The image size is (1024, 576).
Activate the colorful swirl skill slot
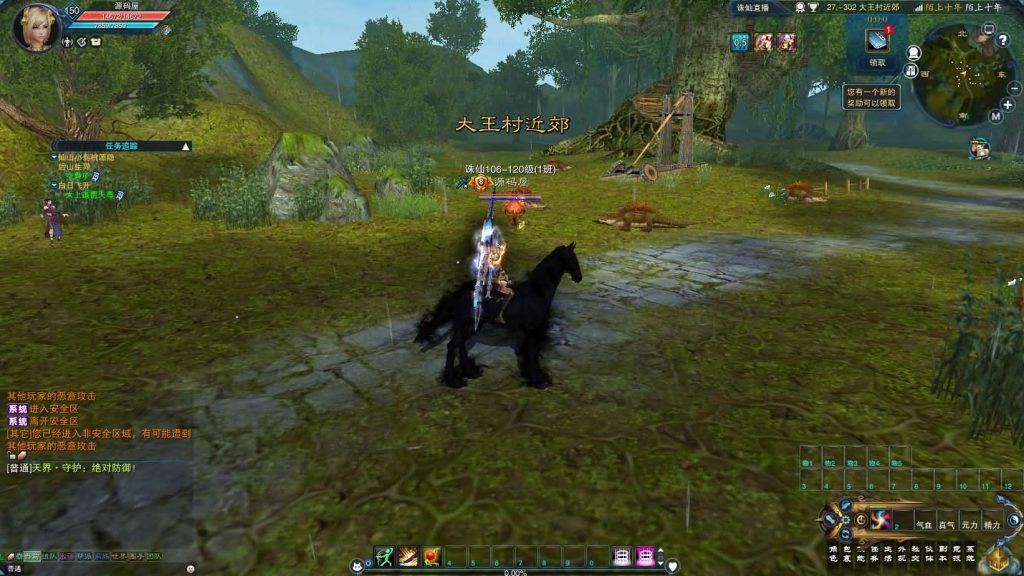click(880, 520)
